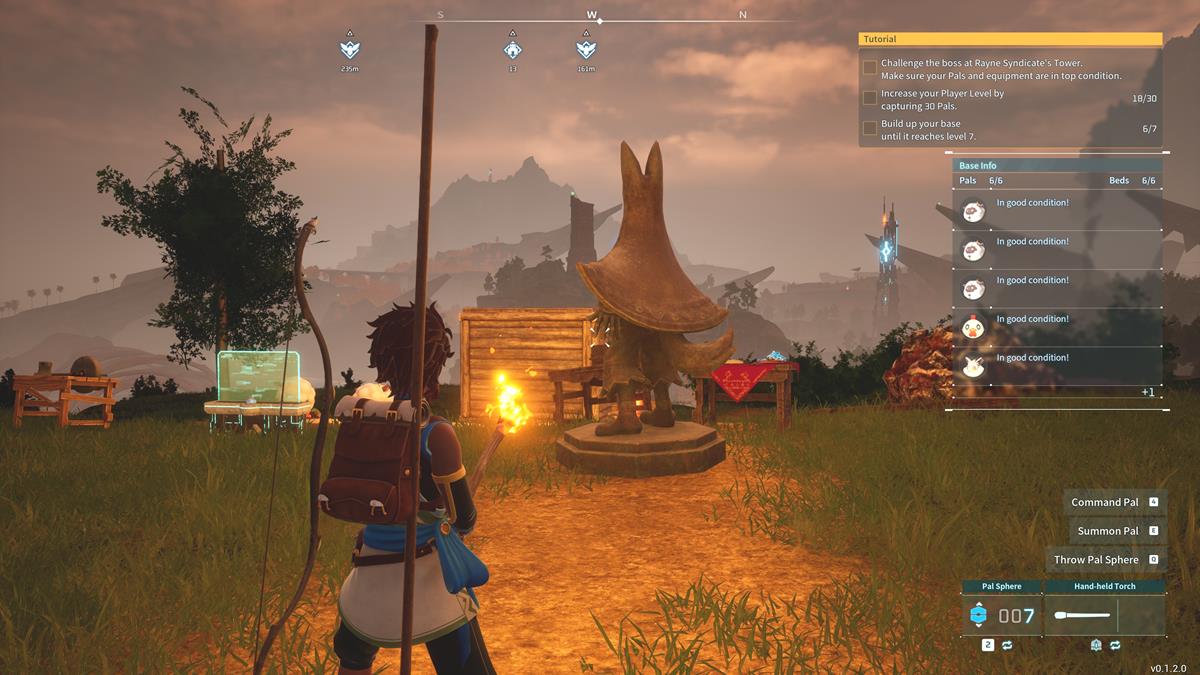The height and width of the screenshot is (675, 1200).
Task: Click the compass marker showing 235m
Action: pyautogui.click(x=350, y=48)
